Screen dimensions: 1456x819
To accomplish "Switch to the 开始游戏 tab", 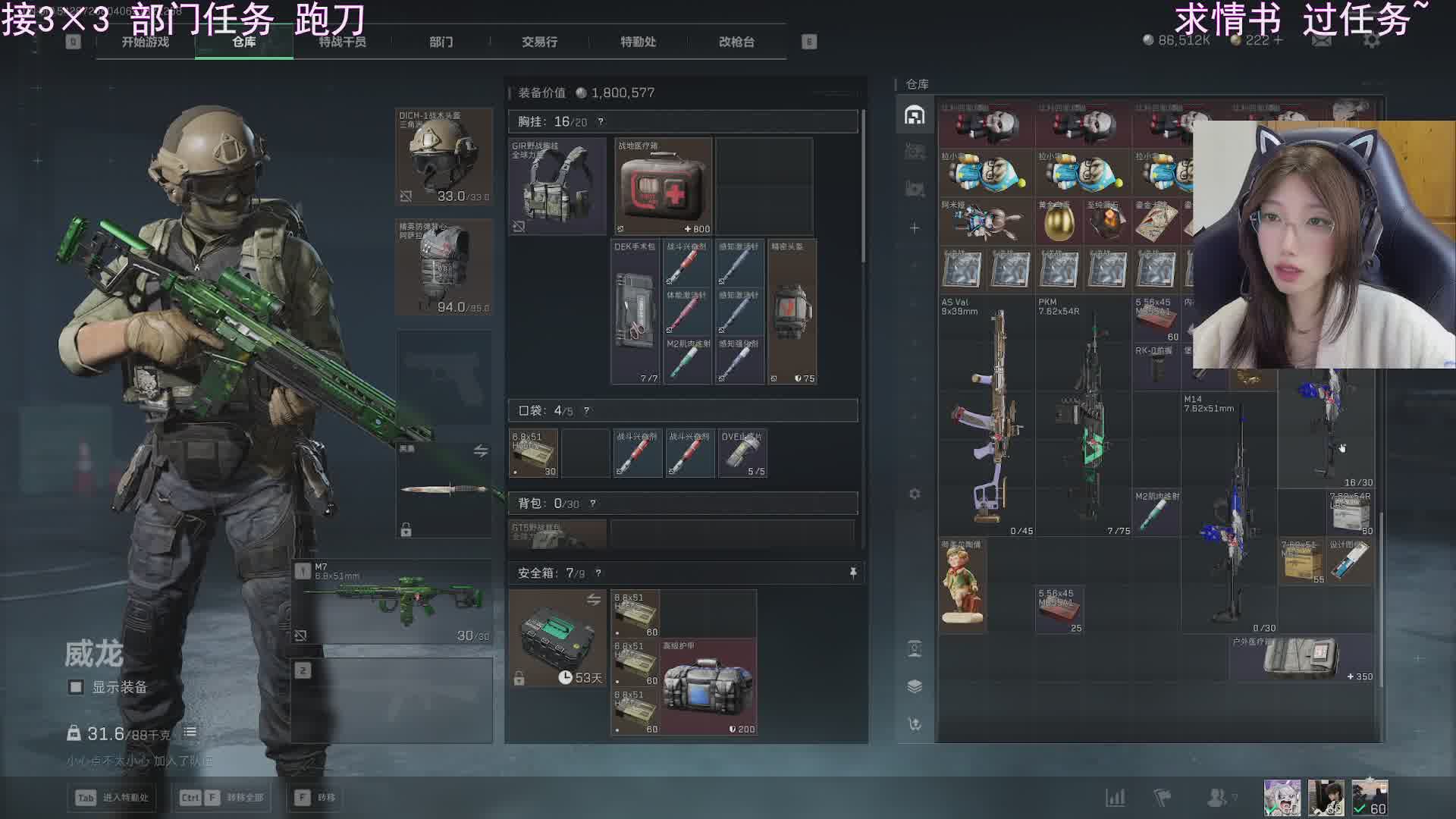I will pyautogui.click(x=145, y=42).
